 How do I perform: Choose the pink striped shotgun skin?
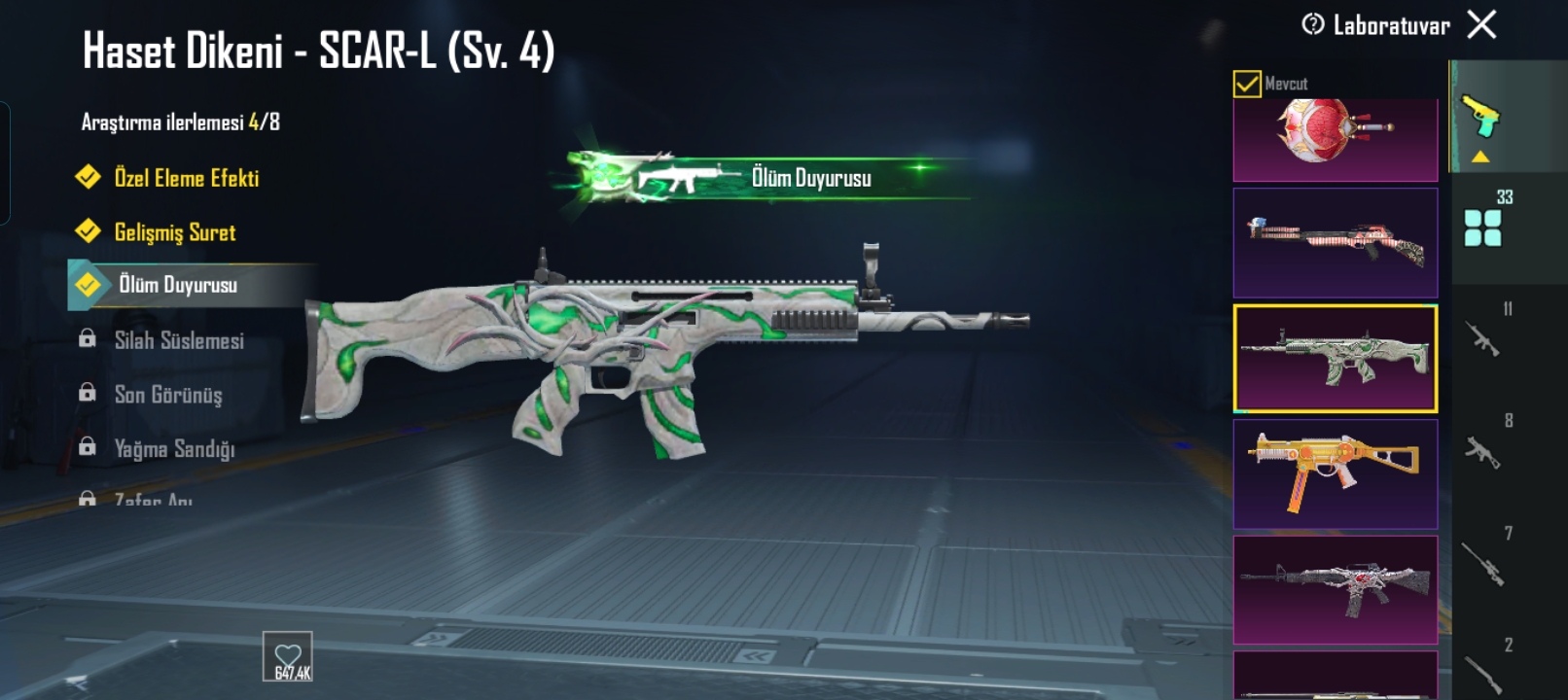[1335, 243]
